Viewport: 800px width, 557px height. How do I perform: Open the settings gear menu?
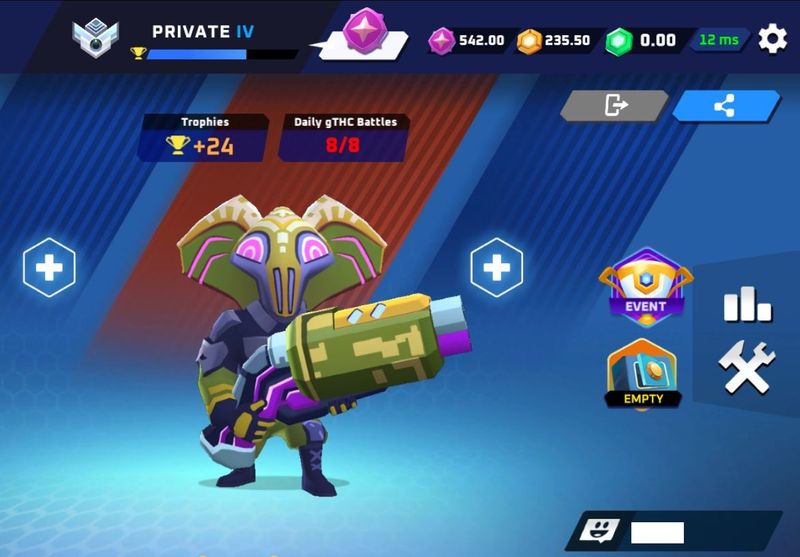point(772,40)
